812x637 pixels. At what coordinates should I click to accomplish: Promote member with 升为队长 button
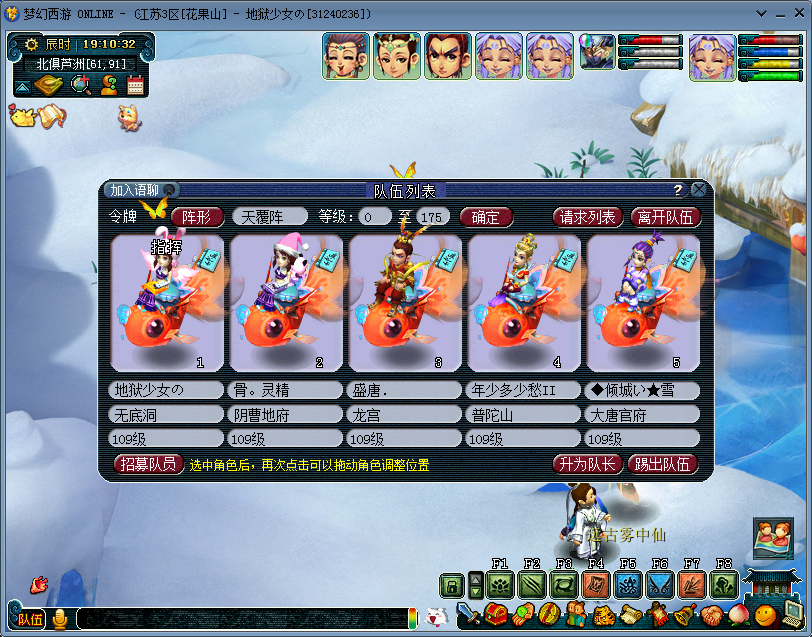587,464
